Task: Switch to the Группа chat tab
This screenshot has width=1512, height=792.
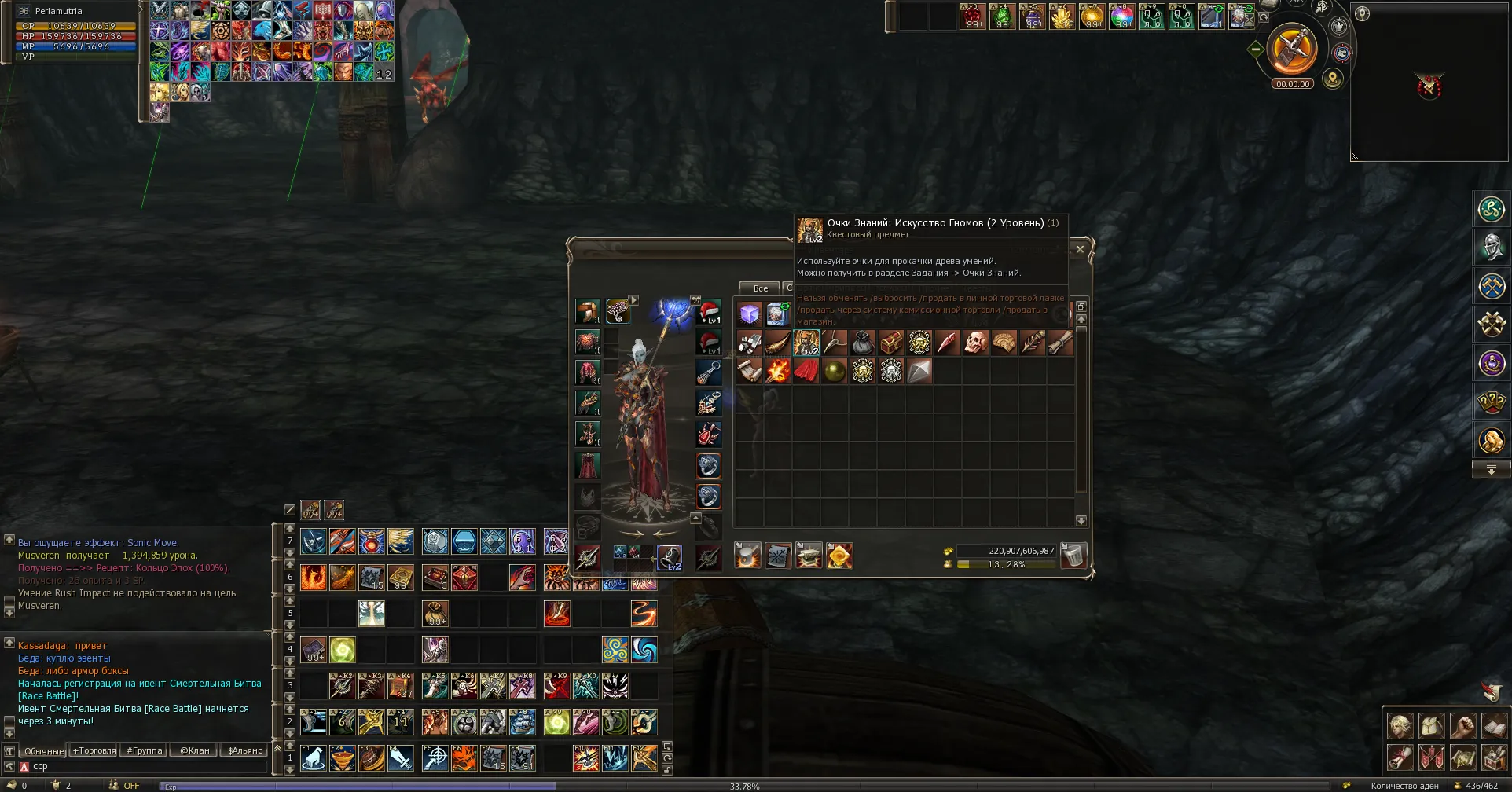Action: click(x=145, y=750)
